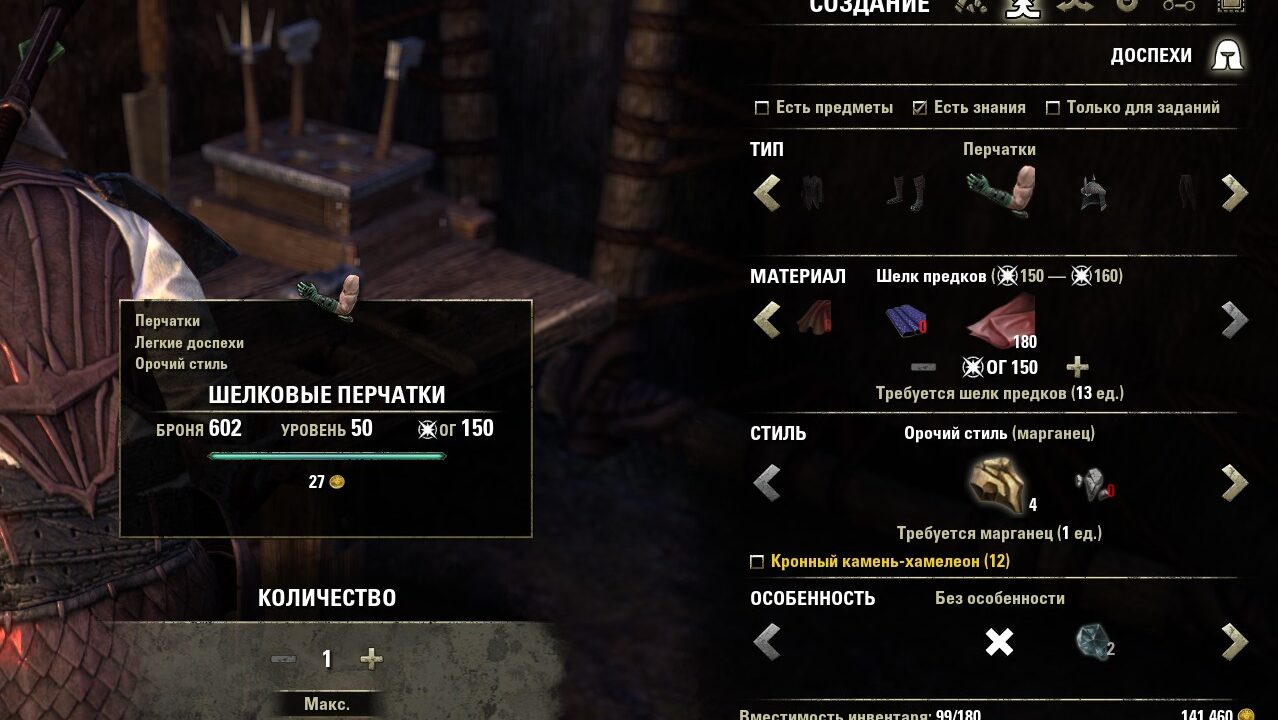Viewport: 1278px width, 720px height.
Task: Toggle the "Есть предметы" filter checkbox
Action: 762,108
